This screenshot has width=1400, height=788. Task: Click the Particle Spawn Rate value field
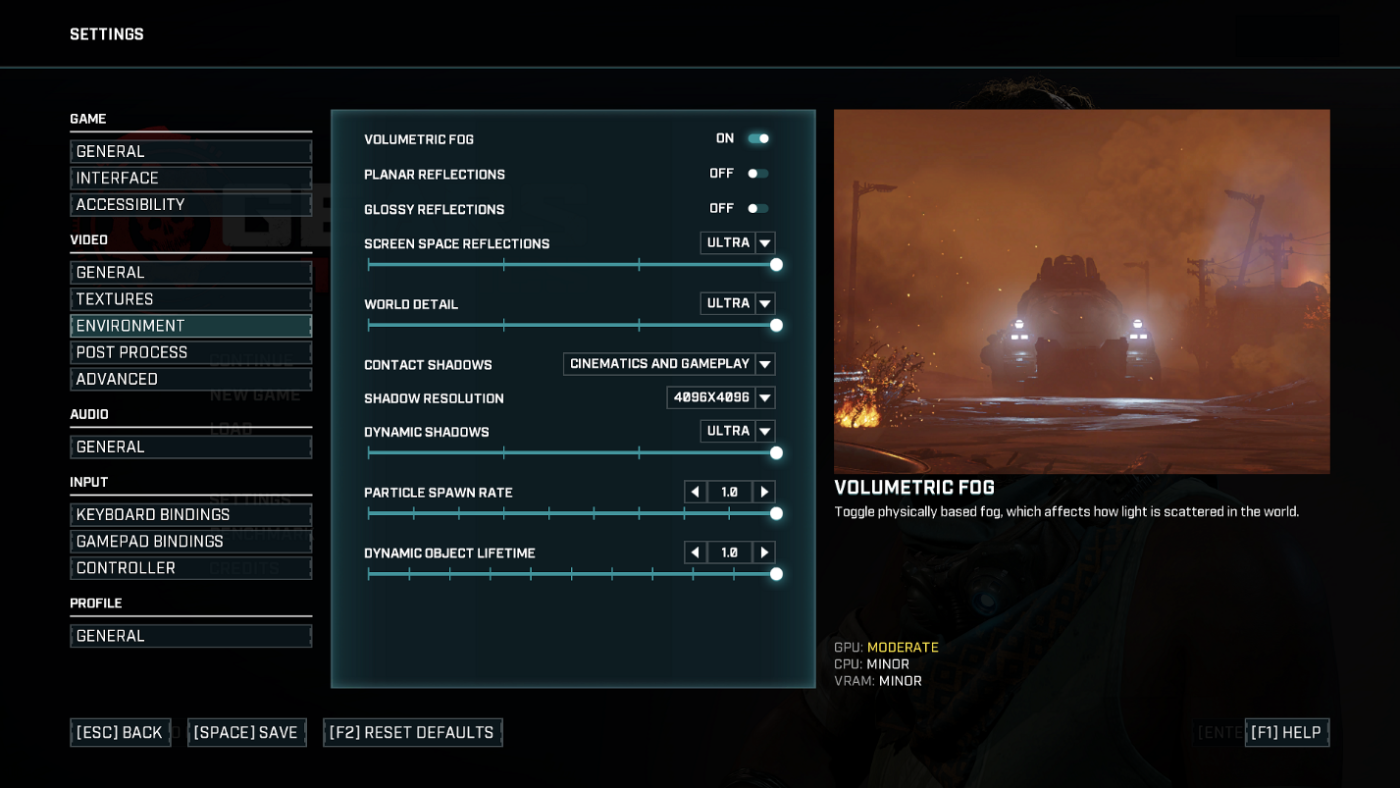(x=731, y=491)
